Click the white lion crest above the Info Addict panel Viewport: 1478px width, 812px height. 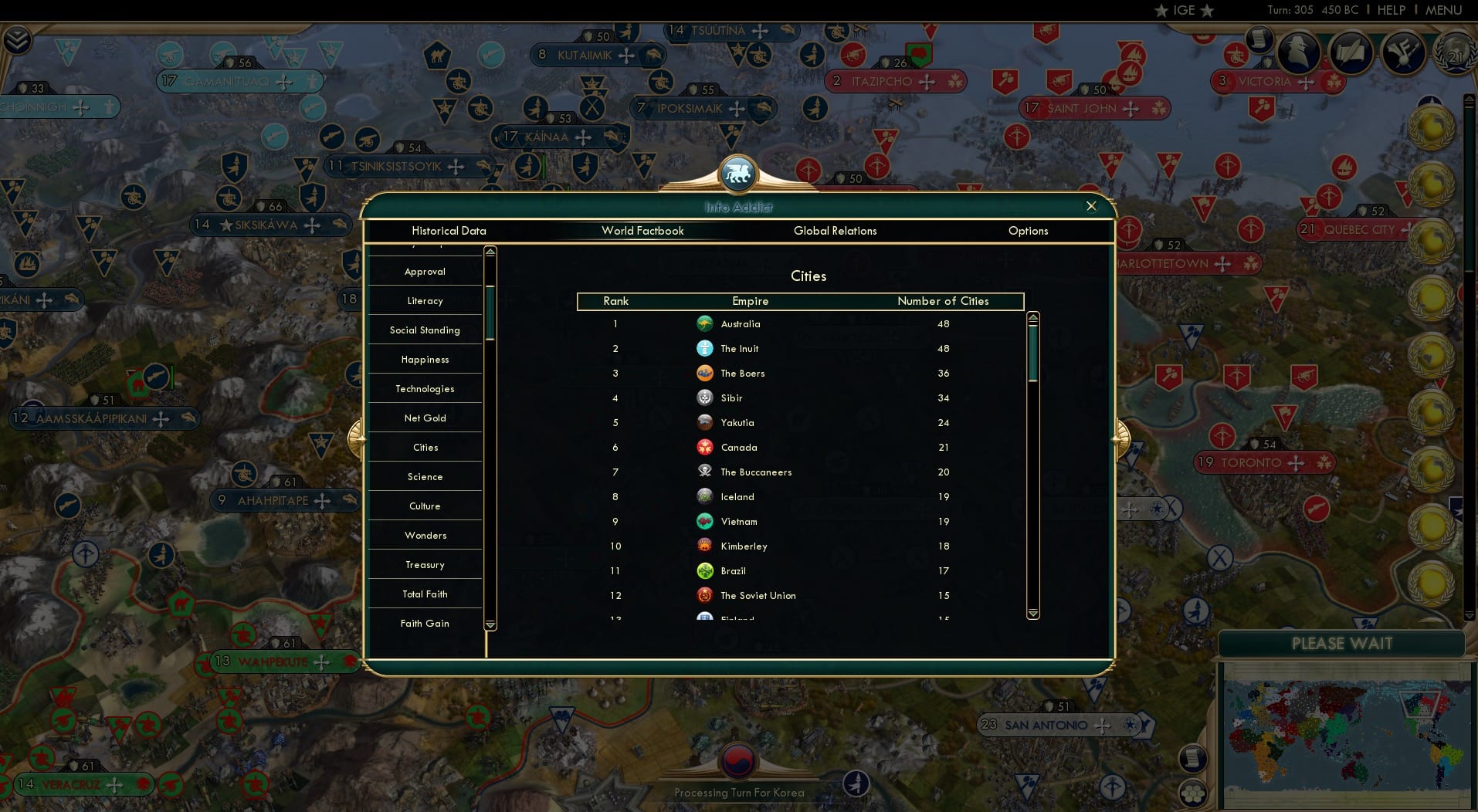[738, 173]
